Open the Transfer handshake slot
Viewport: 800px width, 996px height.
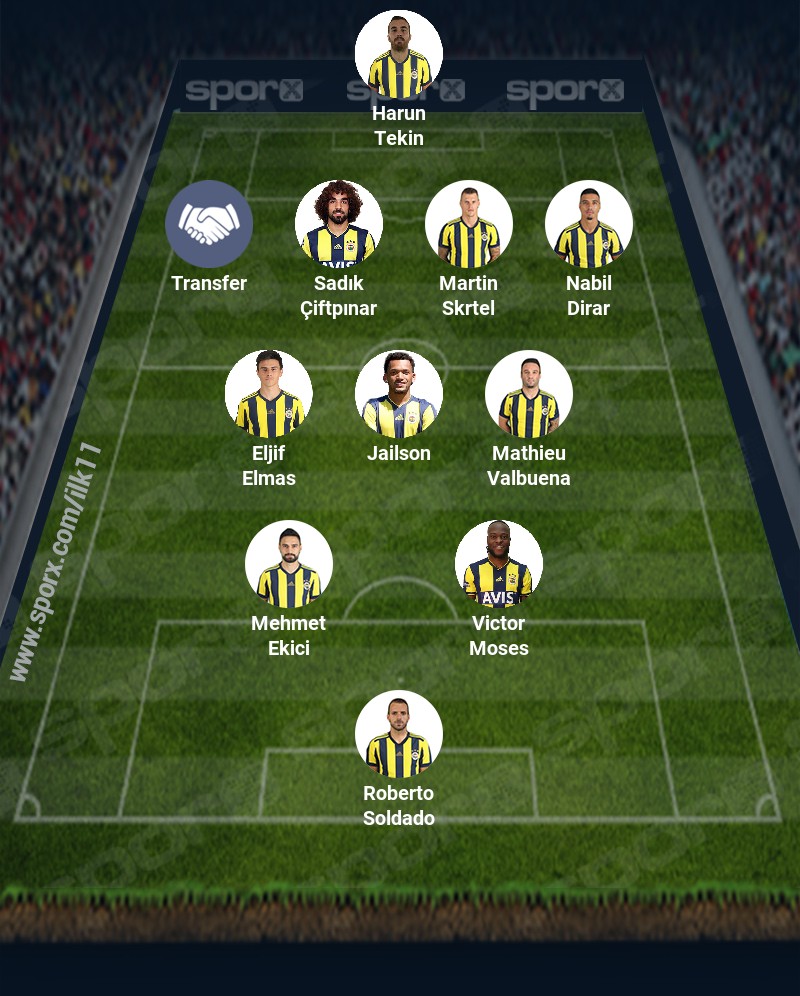[x=209, y=225]
